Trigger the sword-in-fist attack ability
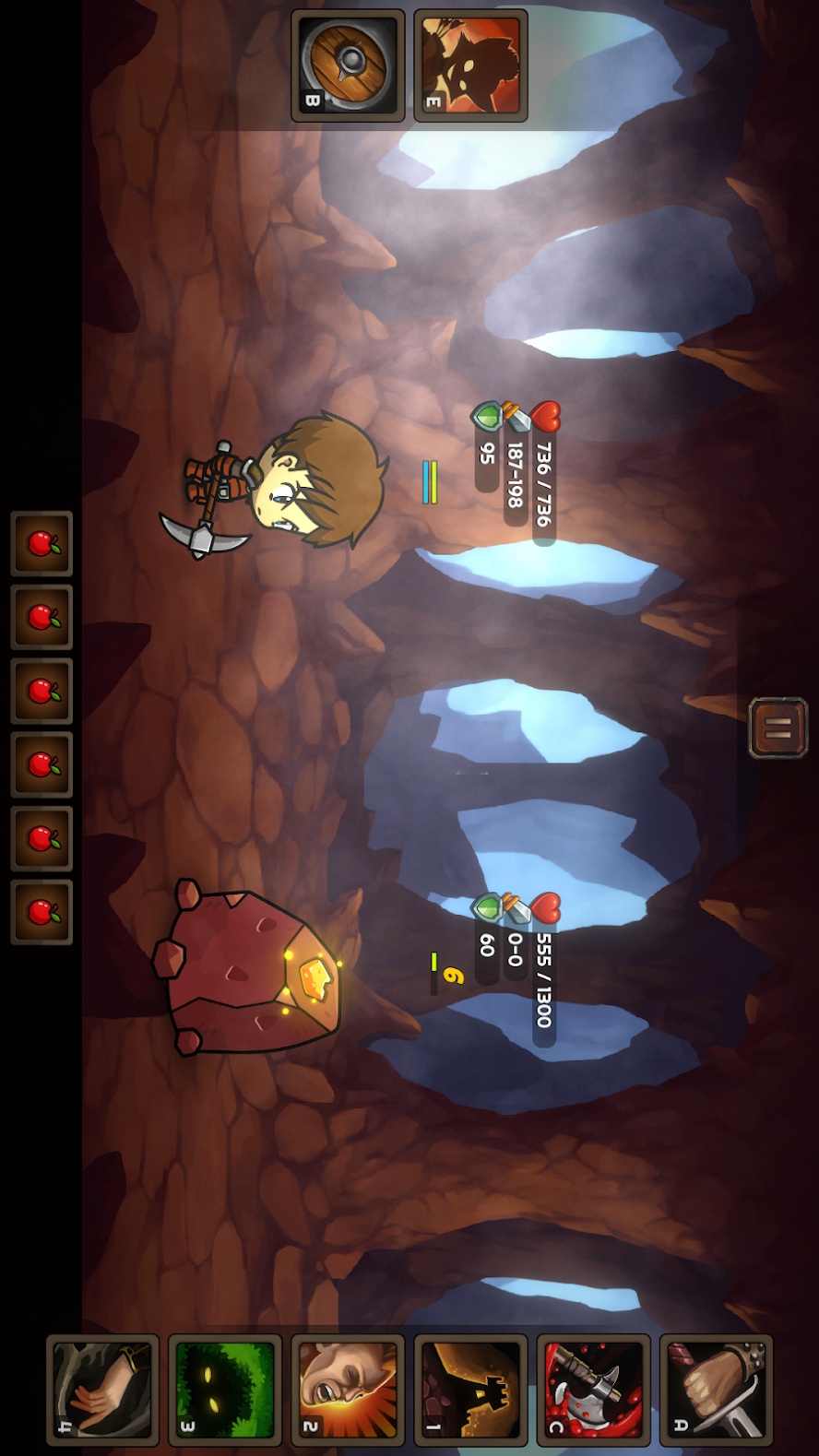 tap(716, 1390)
